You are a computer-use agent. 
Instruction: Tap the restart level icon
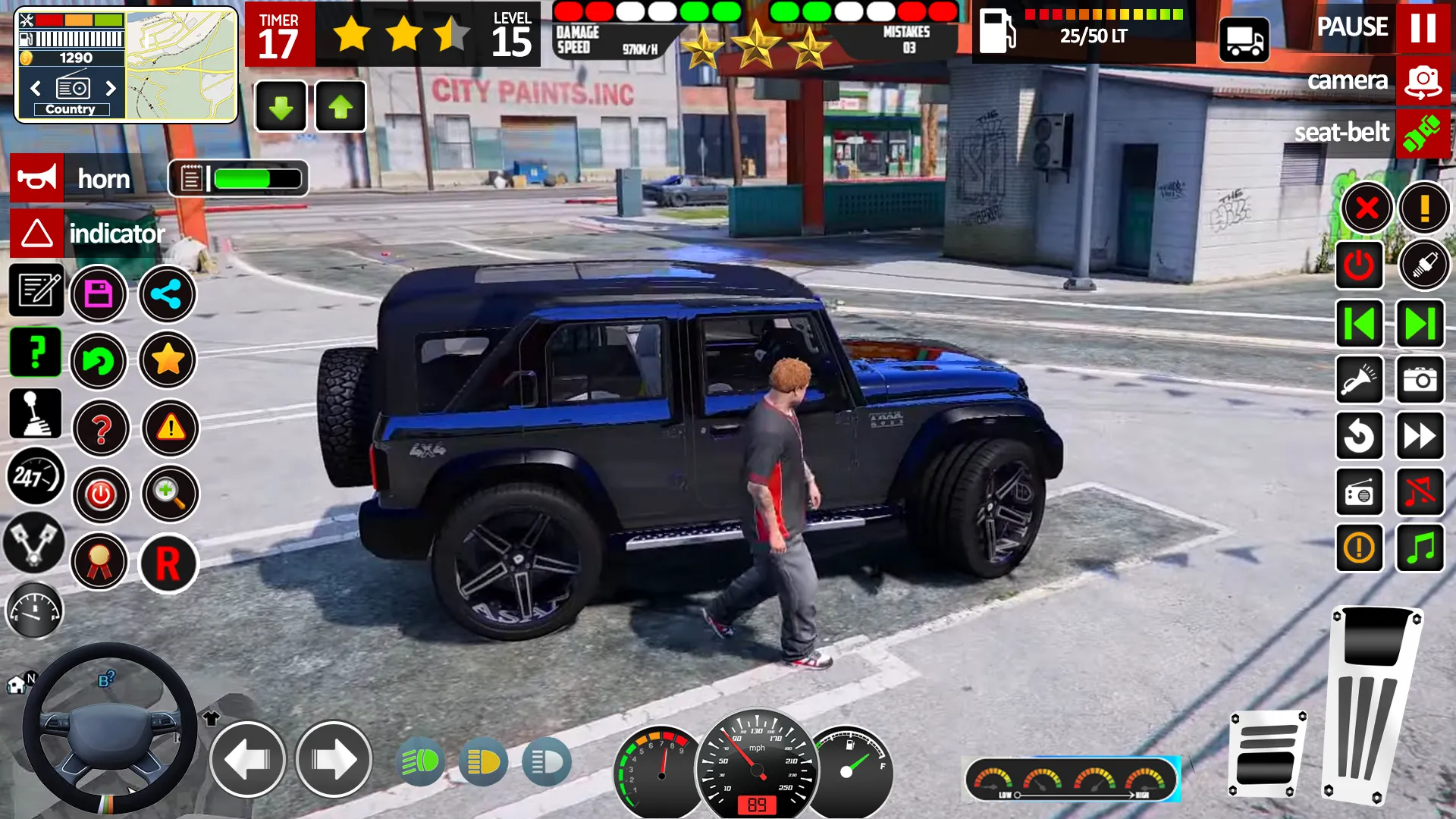(1360, 434)
